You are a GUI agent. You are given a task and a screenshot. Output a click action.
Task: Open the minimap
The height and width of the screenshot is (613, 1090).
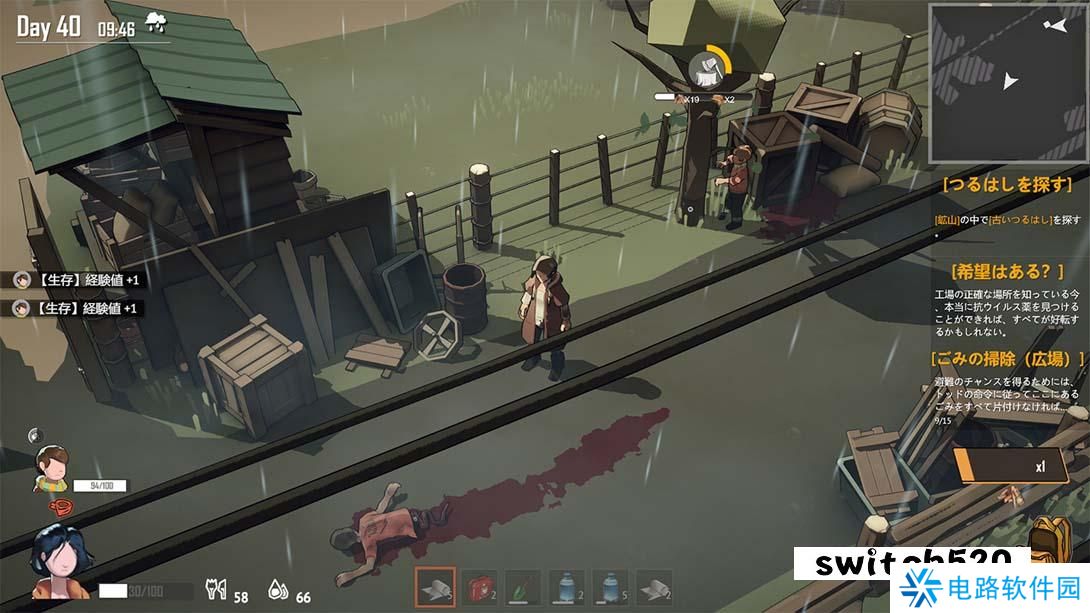[x=1006, y=82]
